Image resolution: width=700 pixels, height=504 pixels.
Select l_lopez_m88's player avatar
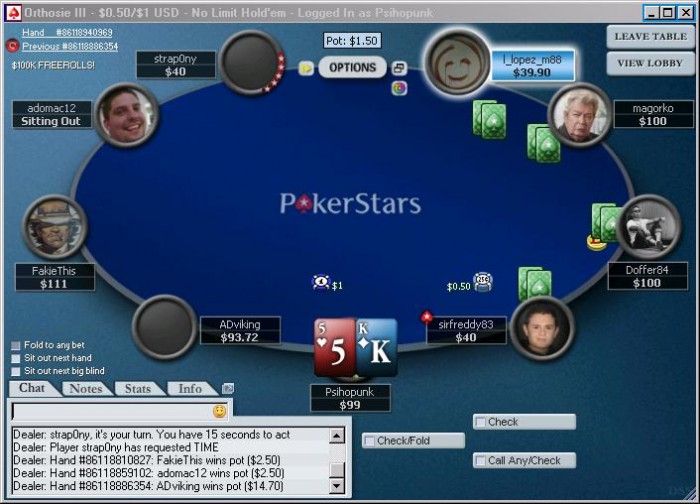tap(458, 62)
